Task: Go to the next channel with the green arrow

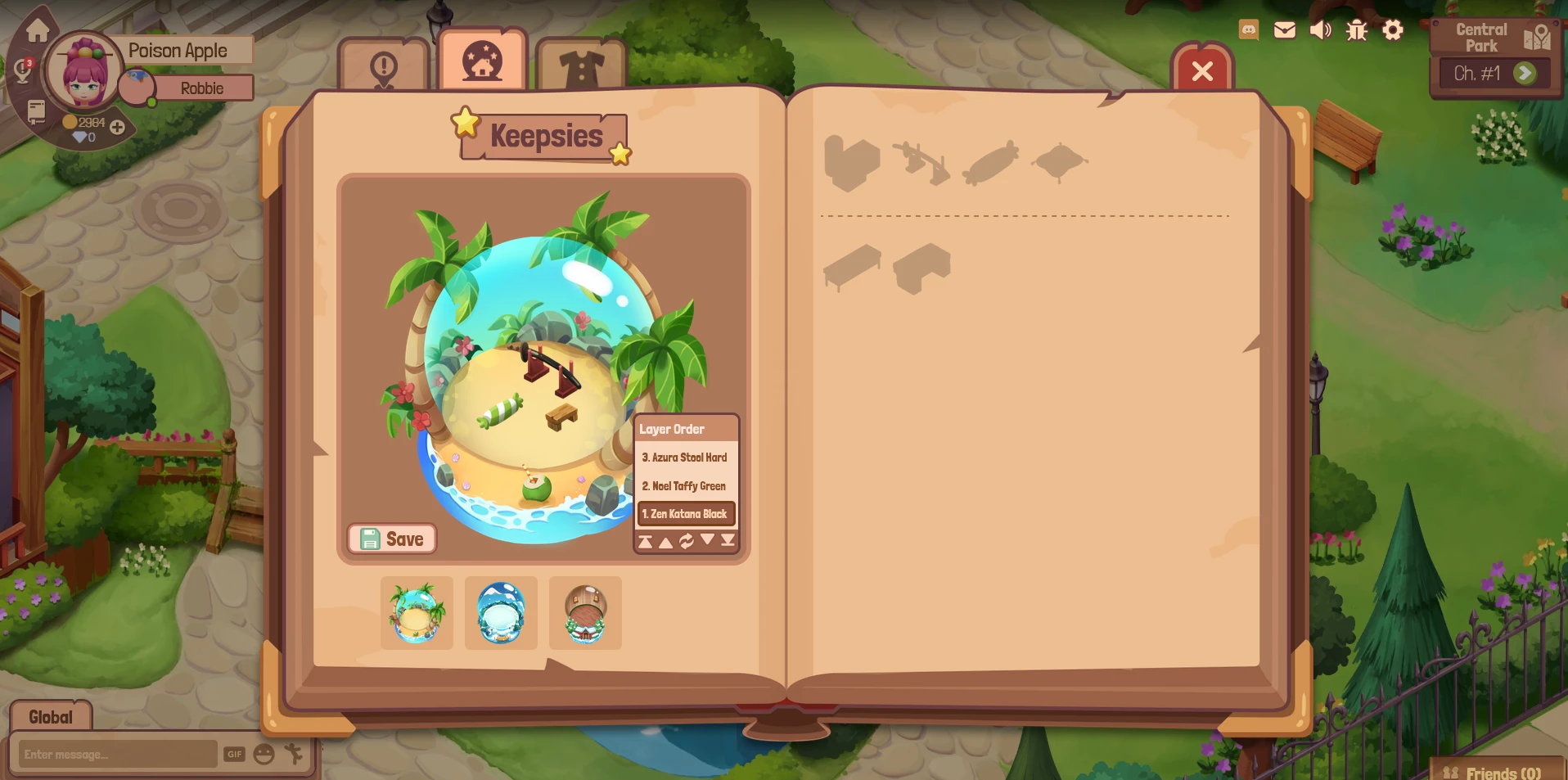Action: click(1524, 74)
